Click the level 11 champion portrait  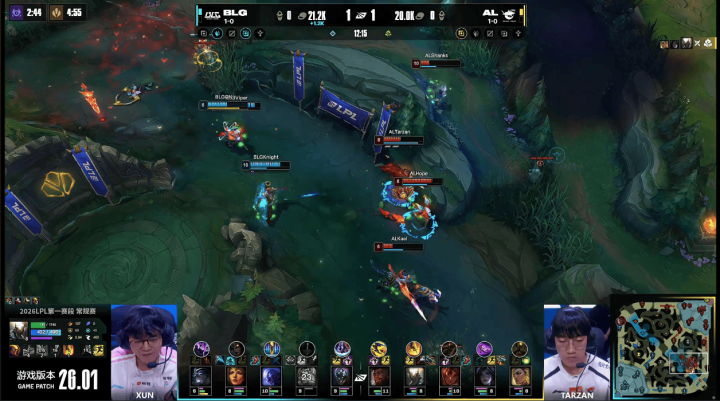point(381,377)
